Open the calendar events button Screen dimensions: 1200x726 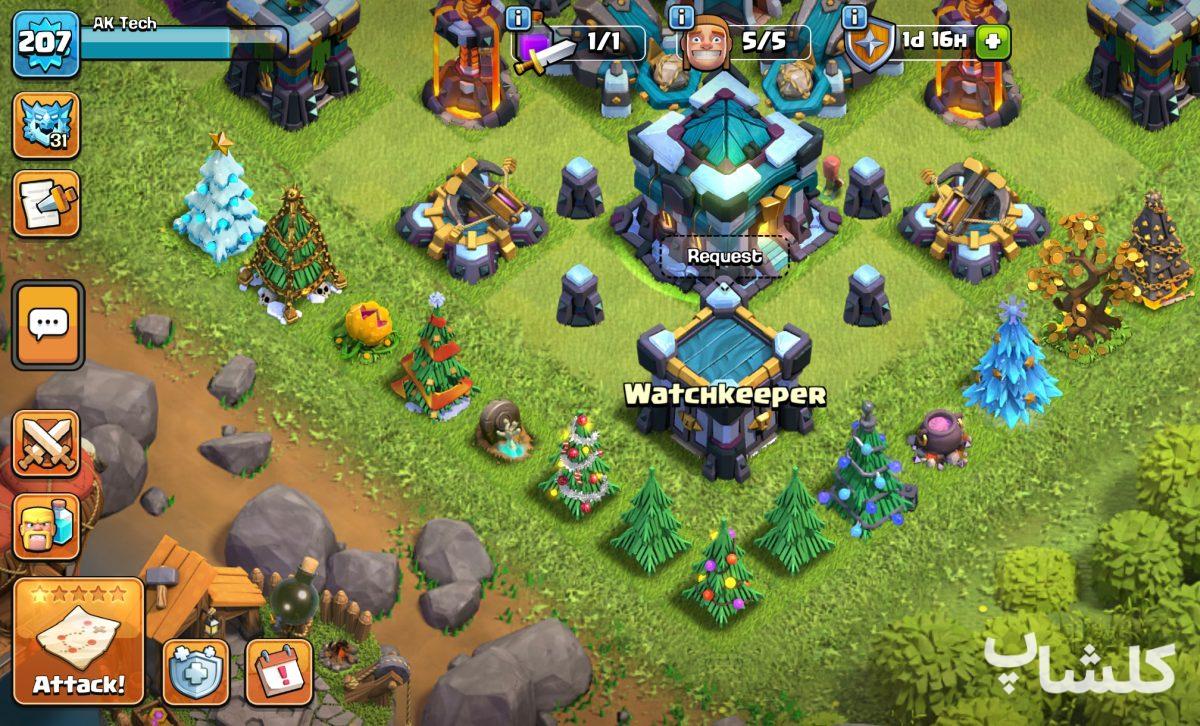[x=279, y=671]
